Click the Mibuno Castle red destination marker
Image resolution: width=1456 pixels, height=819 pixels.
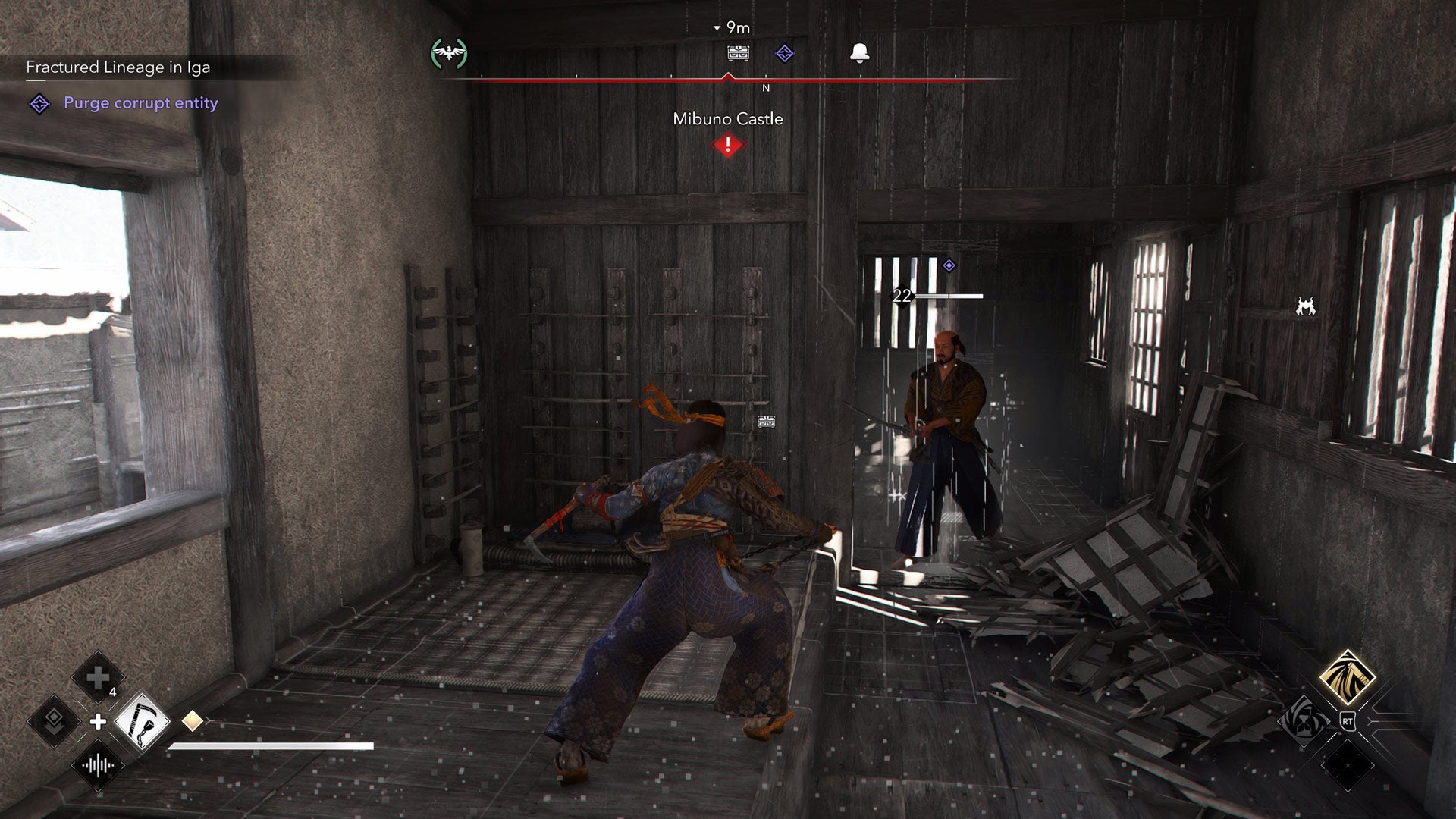click(x=728, y=143)
